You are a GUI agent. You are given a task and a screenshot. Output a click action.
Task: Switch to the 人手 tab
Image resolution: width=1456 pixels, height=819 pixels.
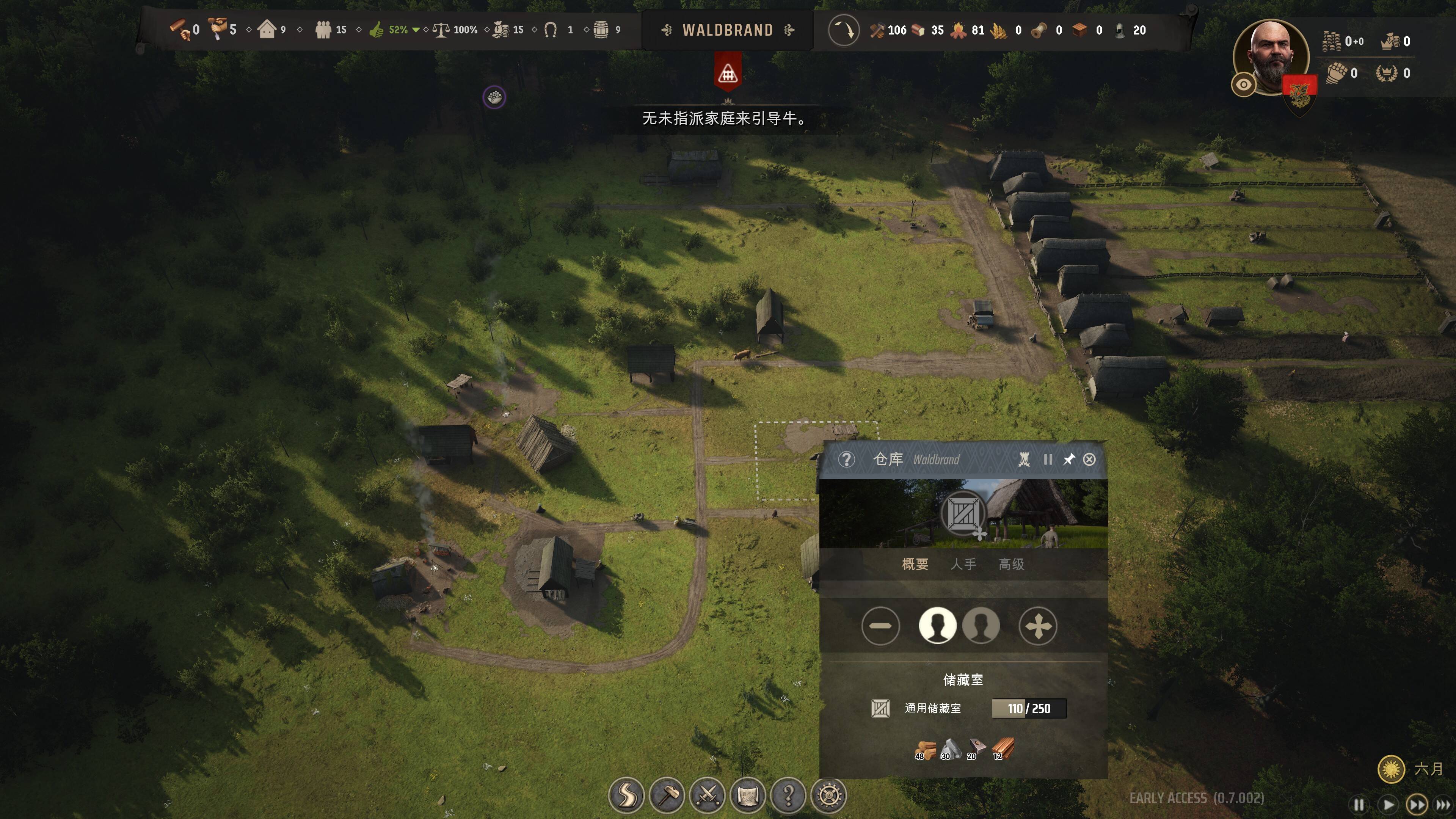(963, 564)
